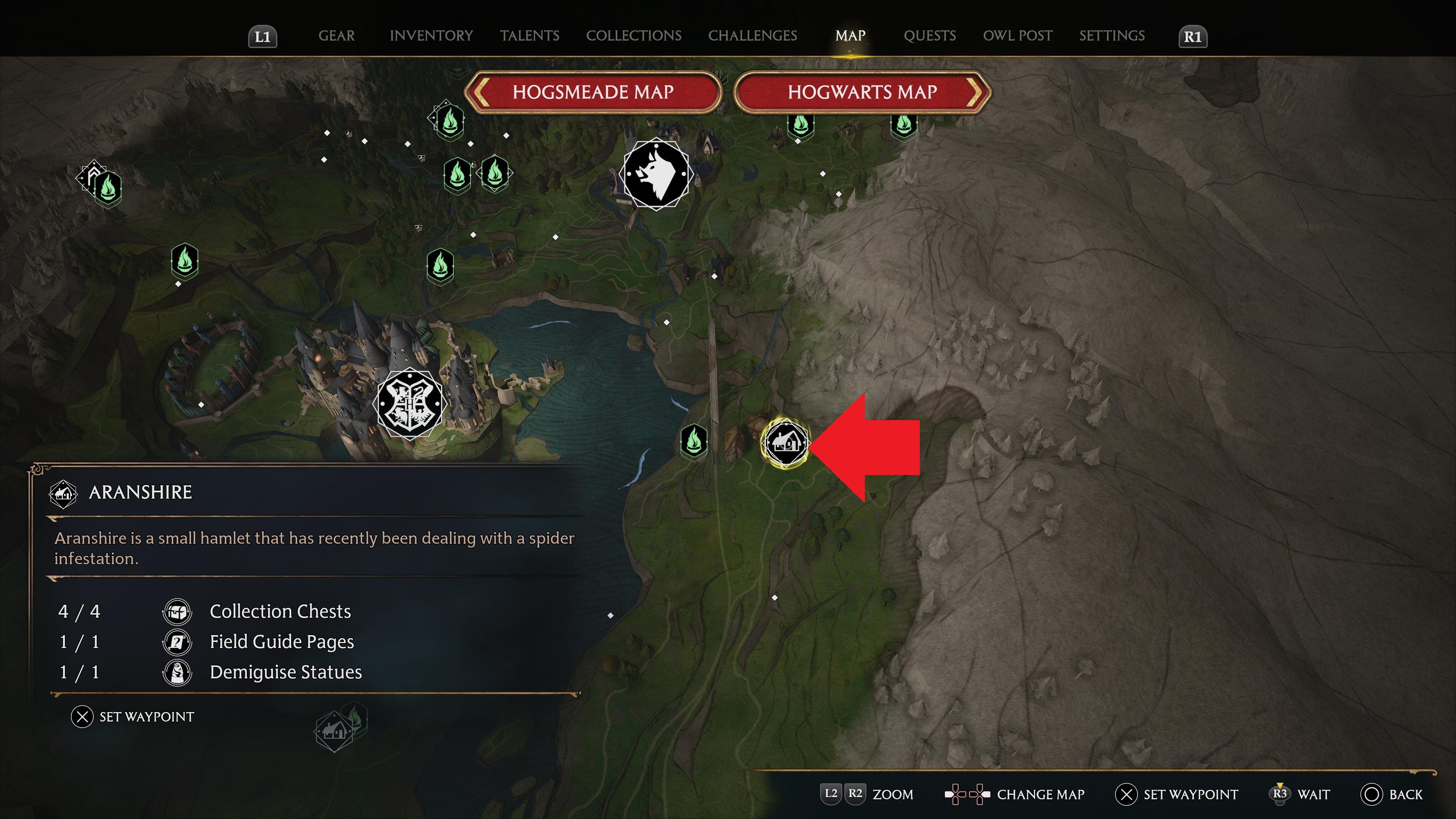
Task: Open the Challenges tab
Action: pyautogui.click(x=752, y=36)
